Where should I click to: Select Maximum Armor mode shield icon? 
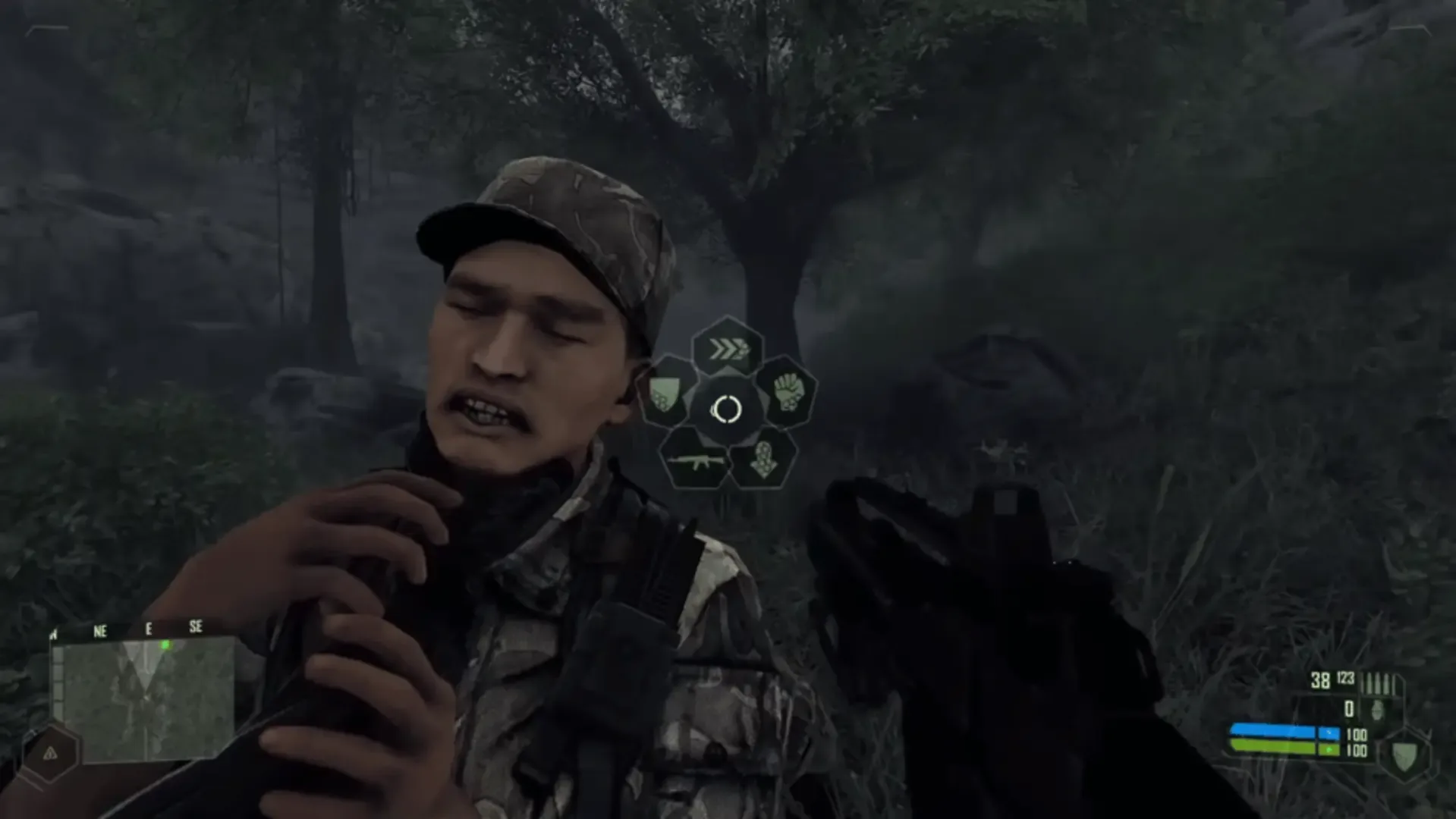pyautogui.click(x=666, y=393)
